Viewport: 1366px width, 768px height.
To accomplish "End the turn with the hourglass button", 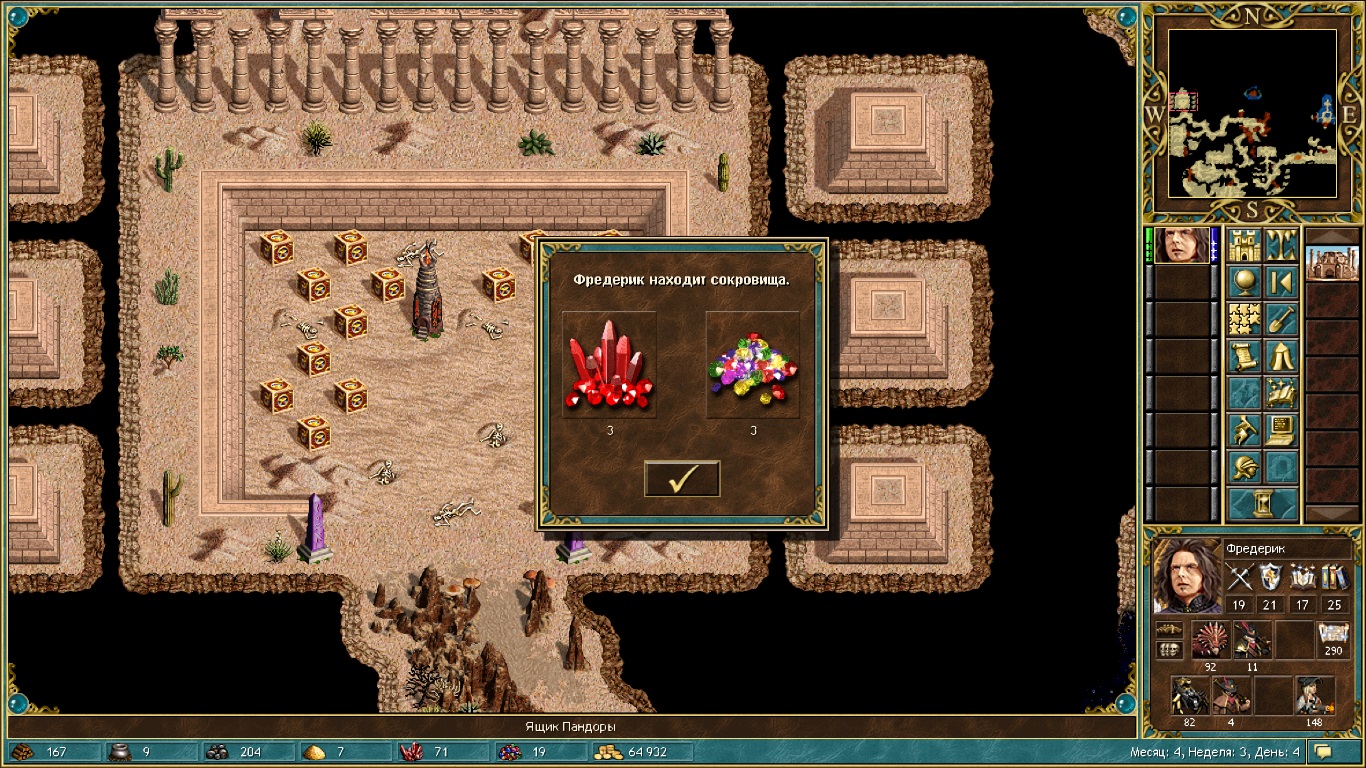I will pyautogui.click(x=1264, y=503).
